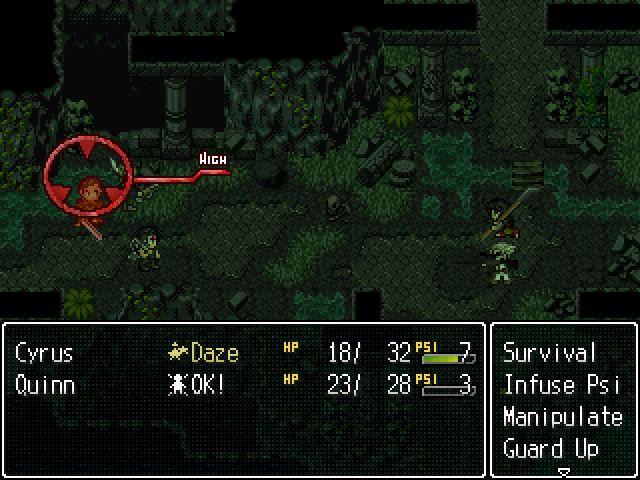This screenshot has width=640, height=480.
Task: Pick the Manipulate command
Action: click(562, 417)
